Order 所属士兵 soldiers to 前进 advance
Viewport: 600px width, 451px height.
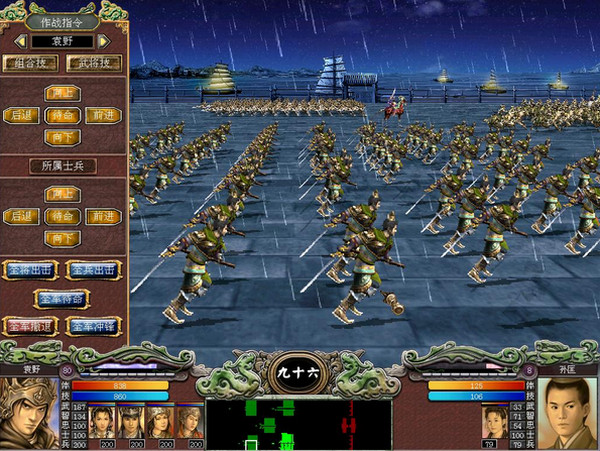[102, 216]
